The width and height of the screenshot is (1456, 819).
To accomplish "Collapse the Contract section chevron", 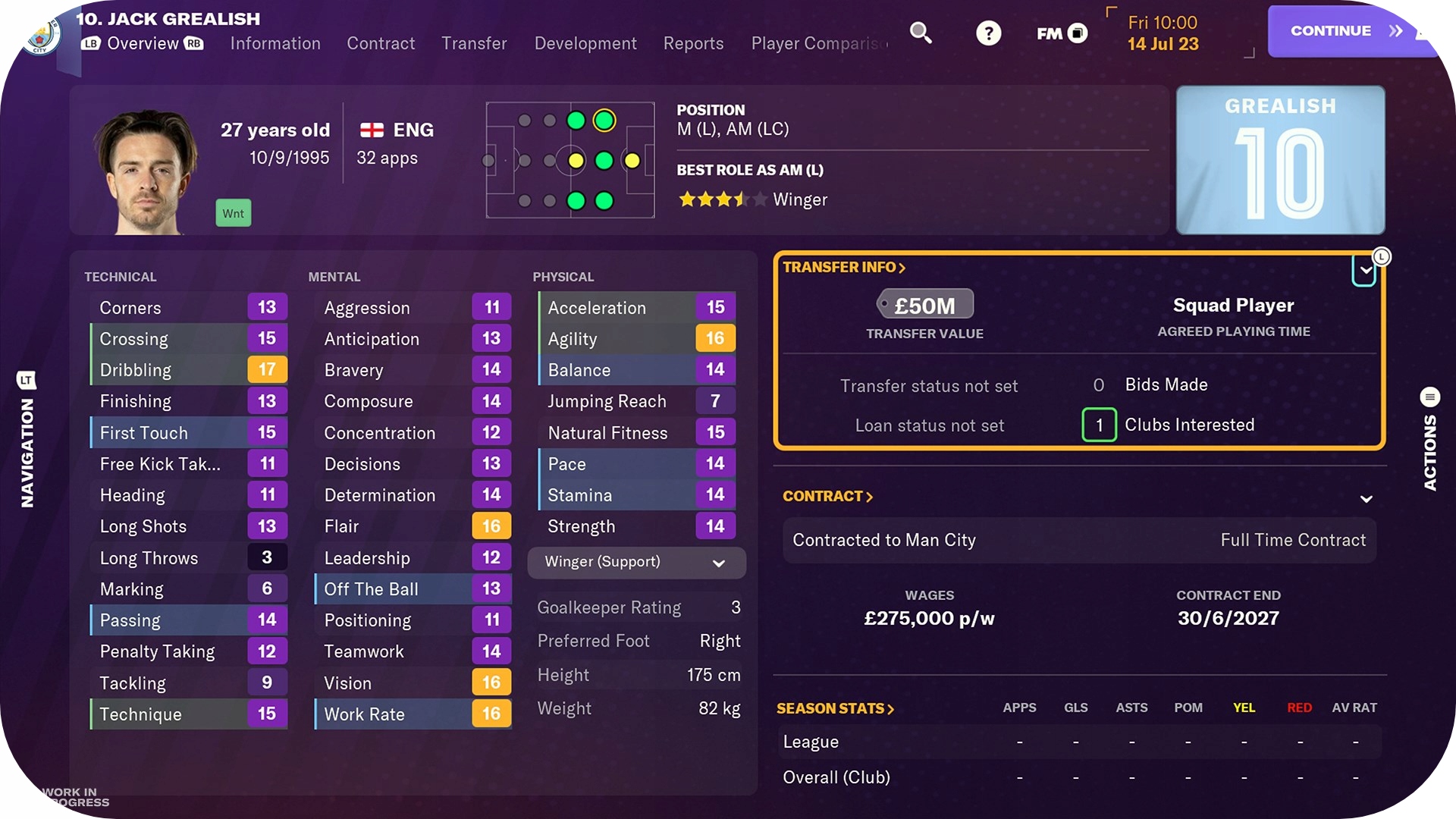I will point(1367,498).
